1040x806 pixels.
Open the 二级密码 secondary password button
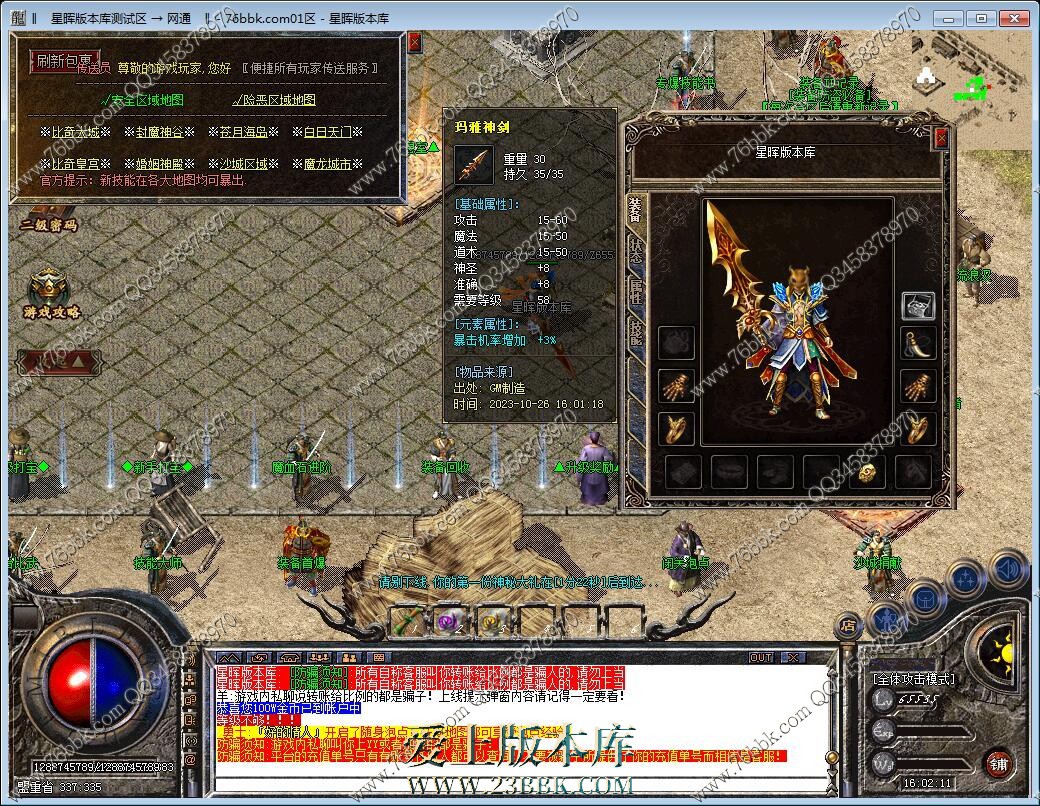(48, 225)
